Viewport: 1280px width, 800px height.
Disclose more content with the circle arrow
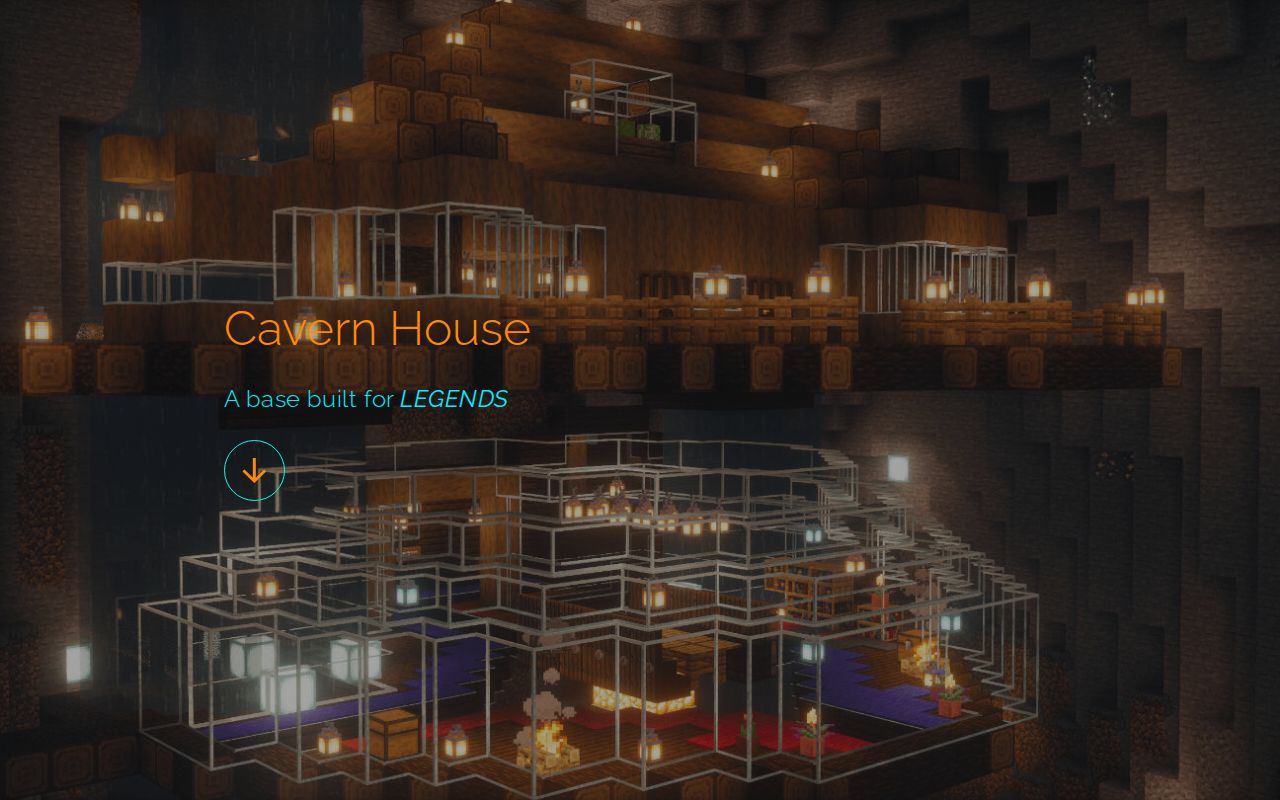(x=255, y=468)
